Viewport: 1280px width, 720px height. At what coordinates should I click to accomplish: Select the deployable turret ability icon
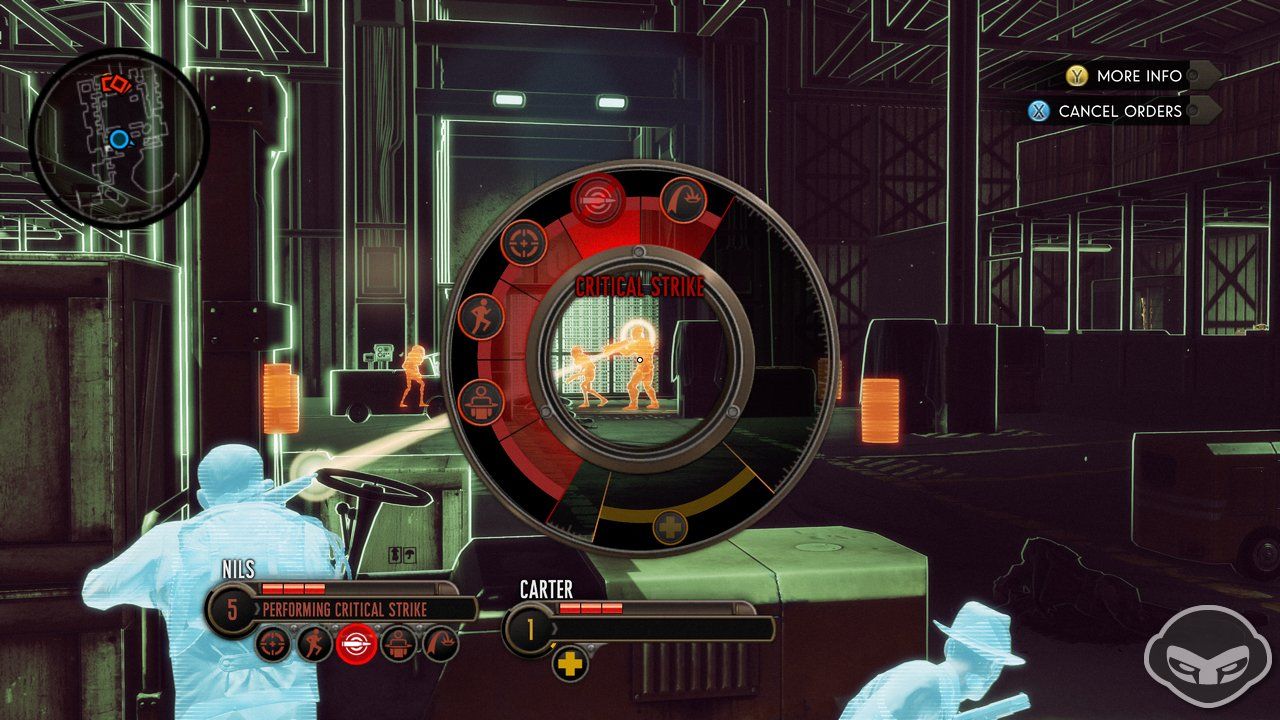(481, 401)
